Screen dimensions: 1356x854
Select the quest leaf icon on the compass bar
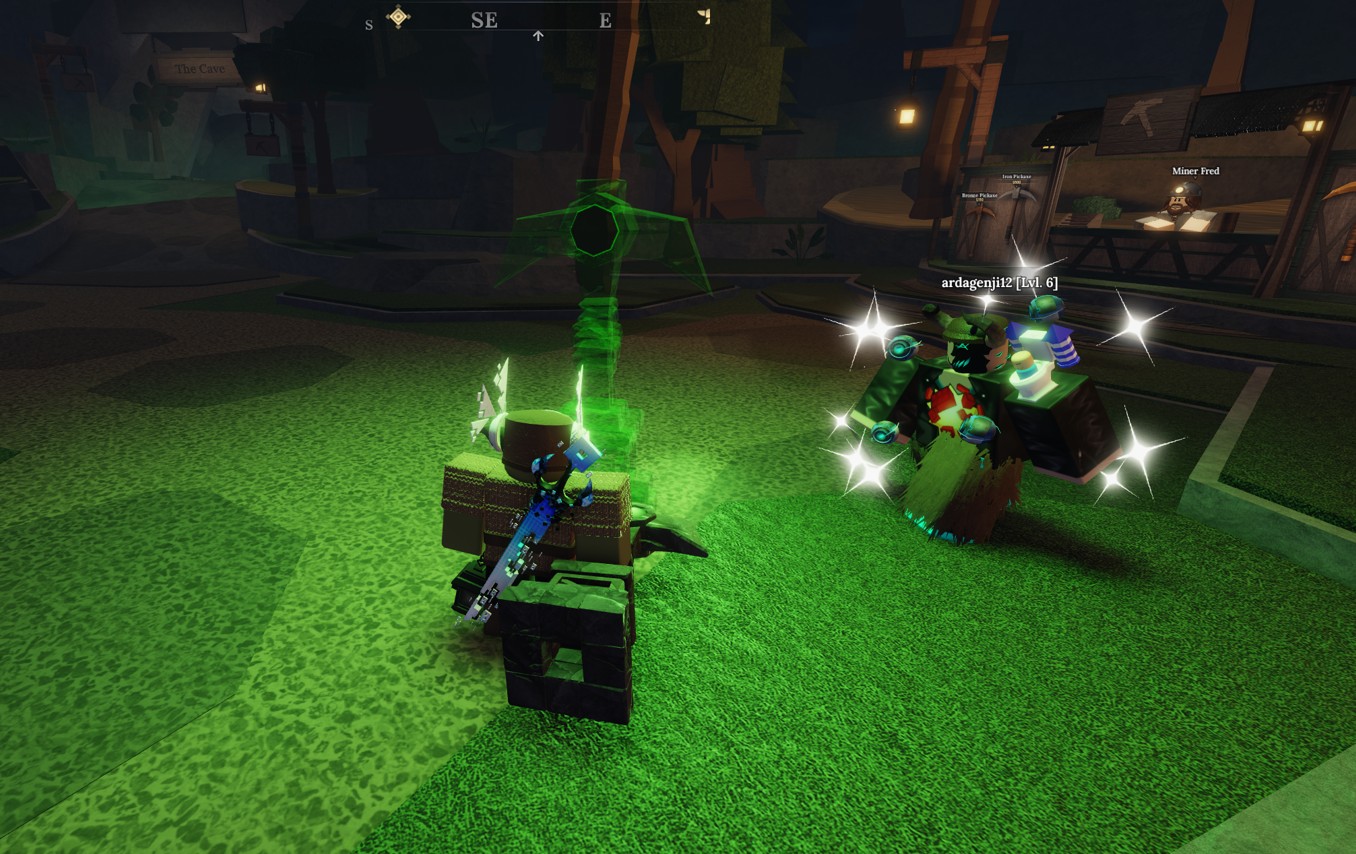coord(703,15)
